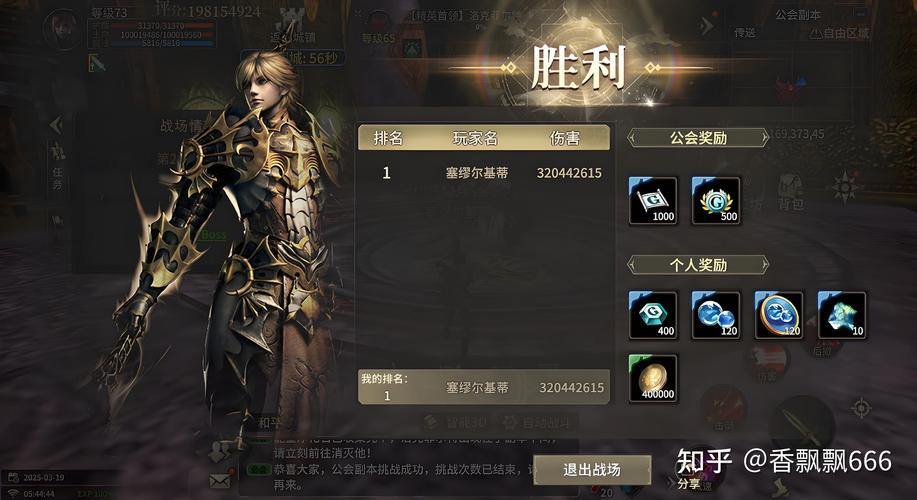This screenshot has height=500, width=917.
Task: Select the guild flag reward showing 1000
Action: pos(653,201)
